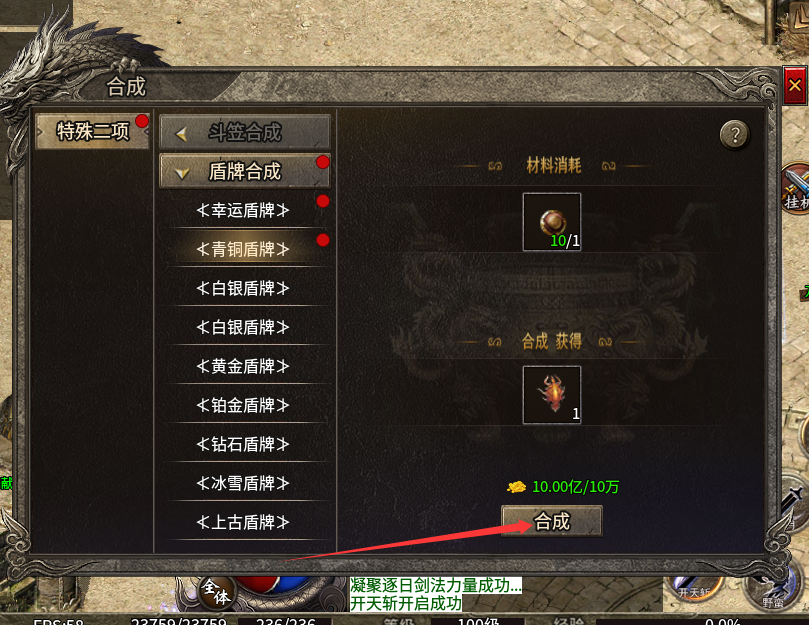The height and width of the screenshot is (625, 809).
Task: Select the 钻石盾牌 recipe
Action: [244, 444]
